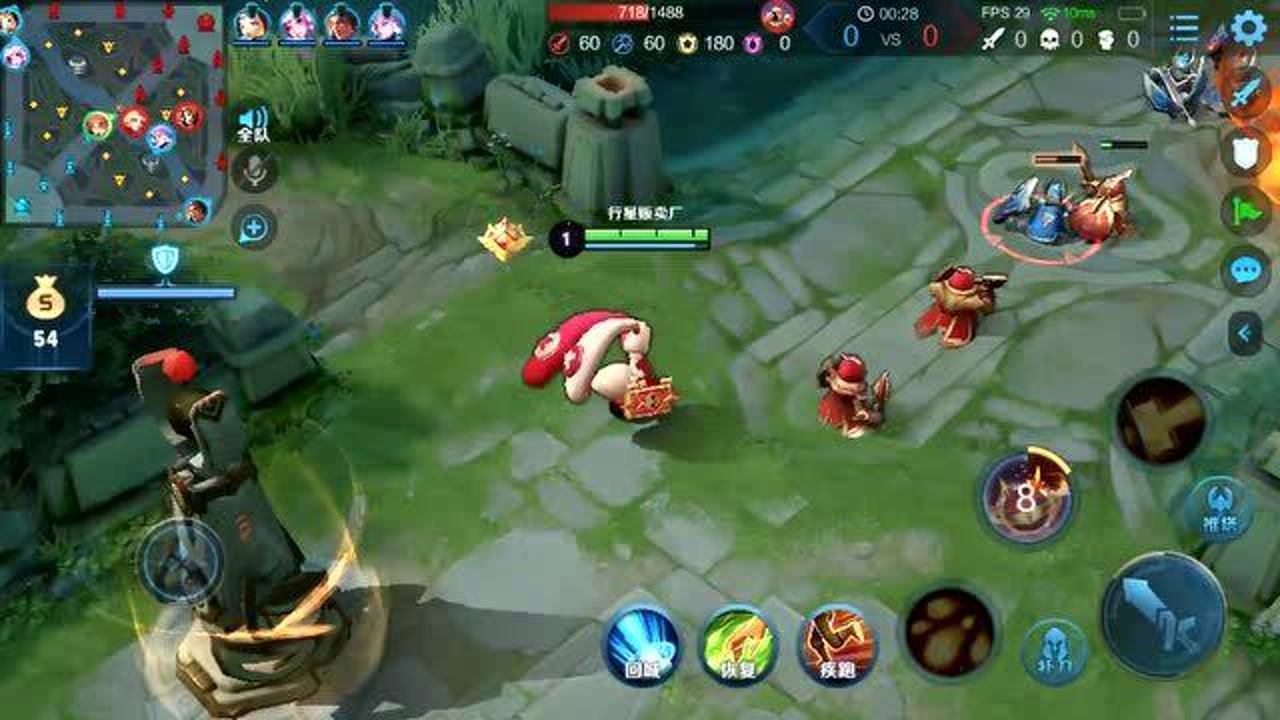Tap the skill showing an 8 cooldown
Image resolution: width=1280 pixels, height=720 pixels.
coord(1027,497)
